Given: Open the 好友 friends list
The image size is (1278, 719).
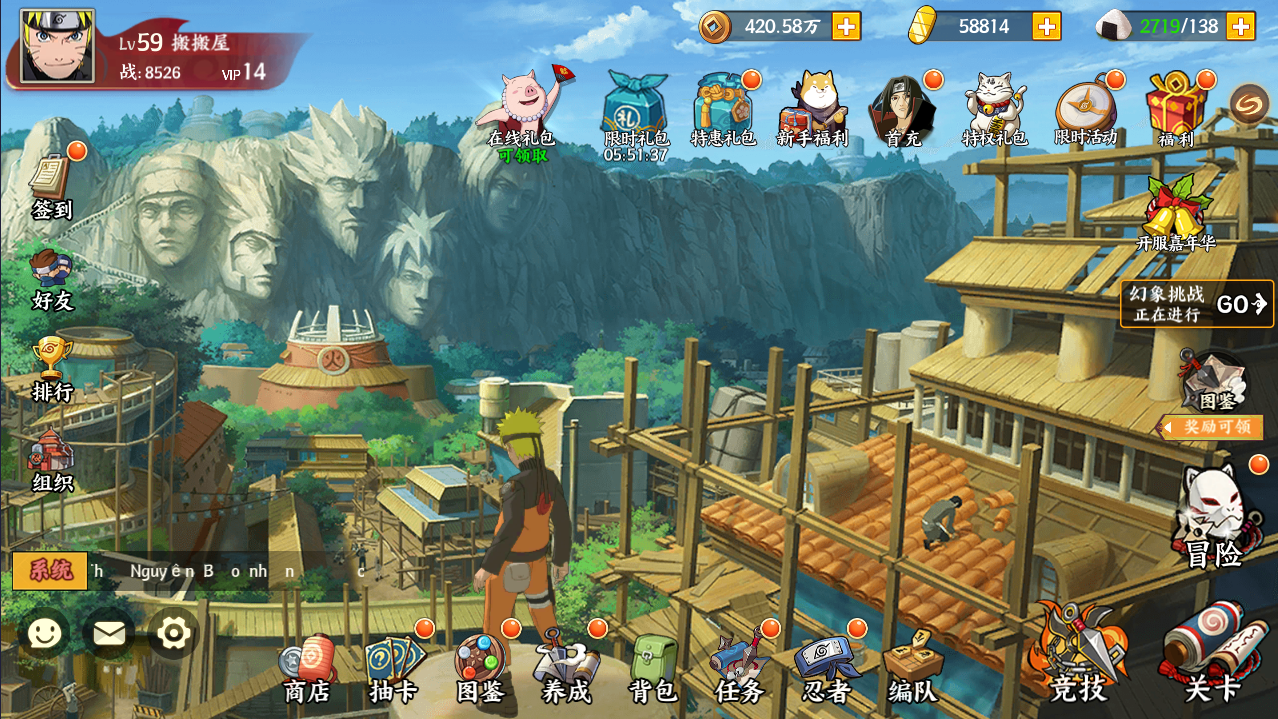Looking at the screenshot, I should click(52, 278).
